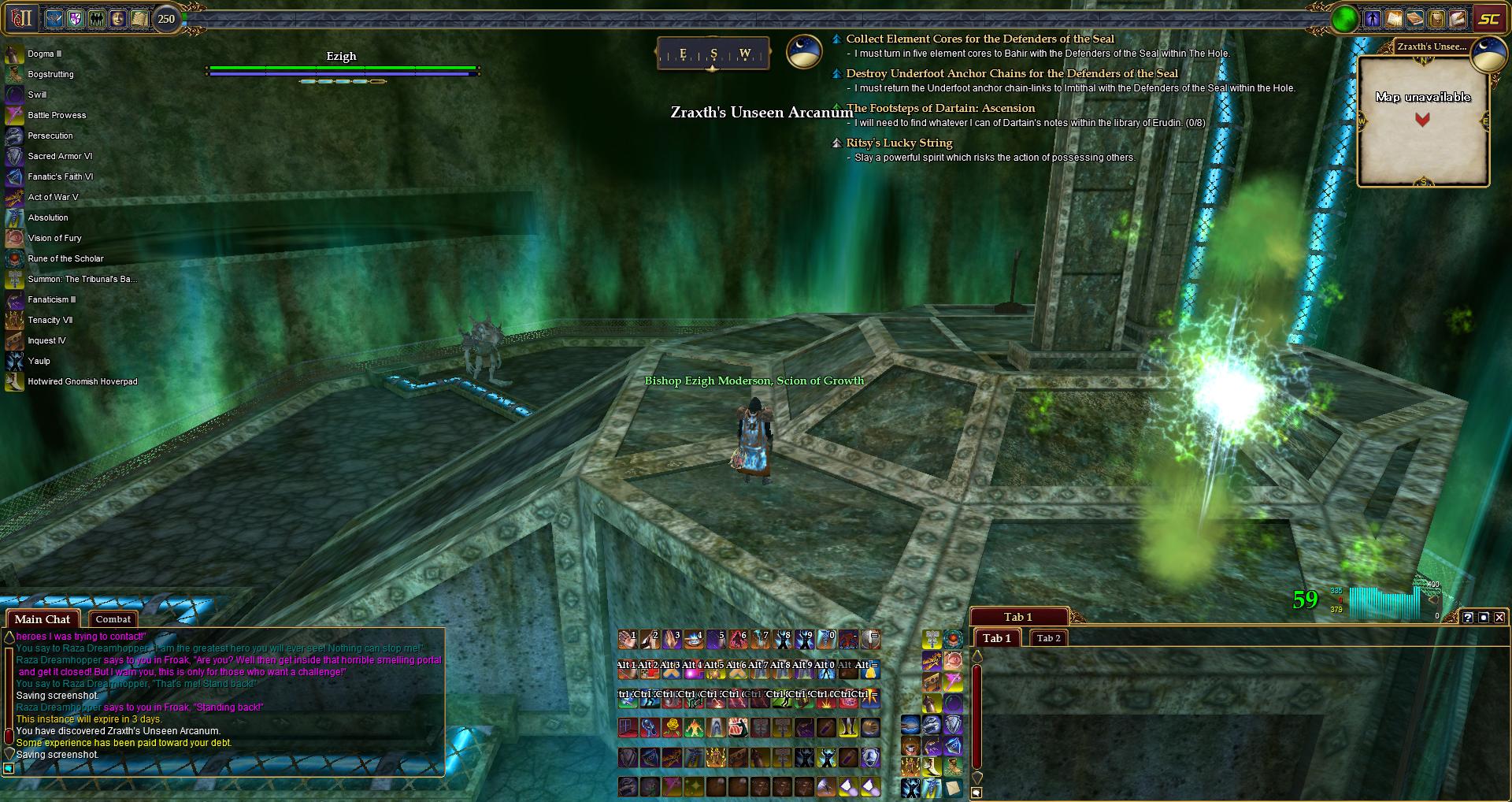Image resolution: width=1512 pixels, height=802 pixels.
Task: Select The Footsteps of Dartain: Ascension quest
Action: [x=940, y=108]
